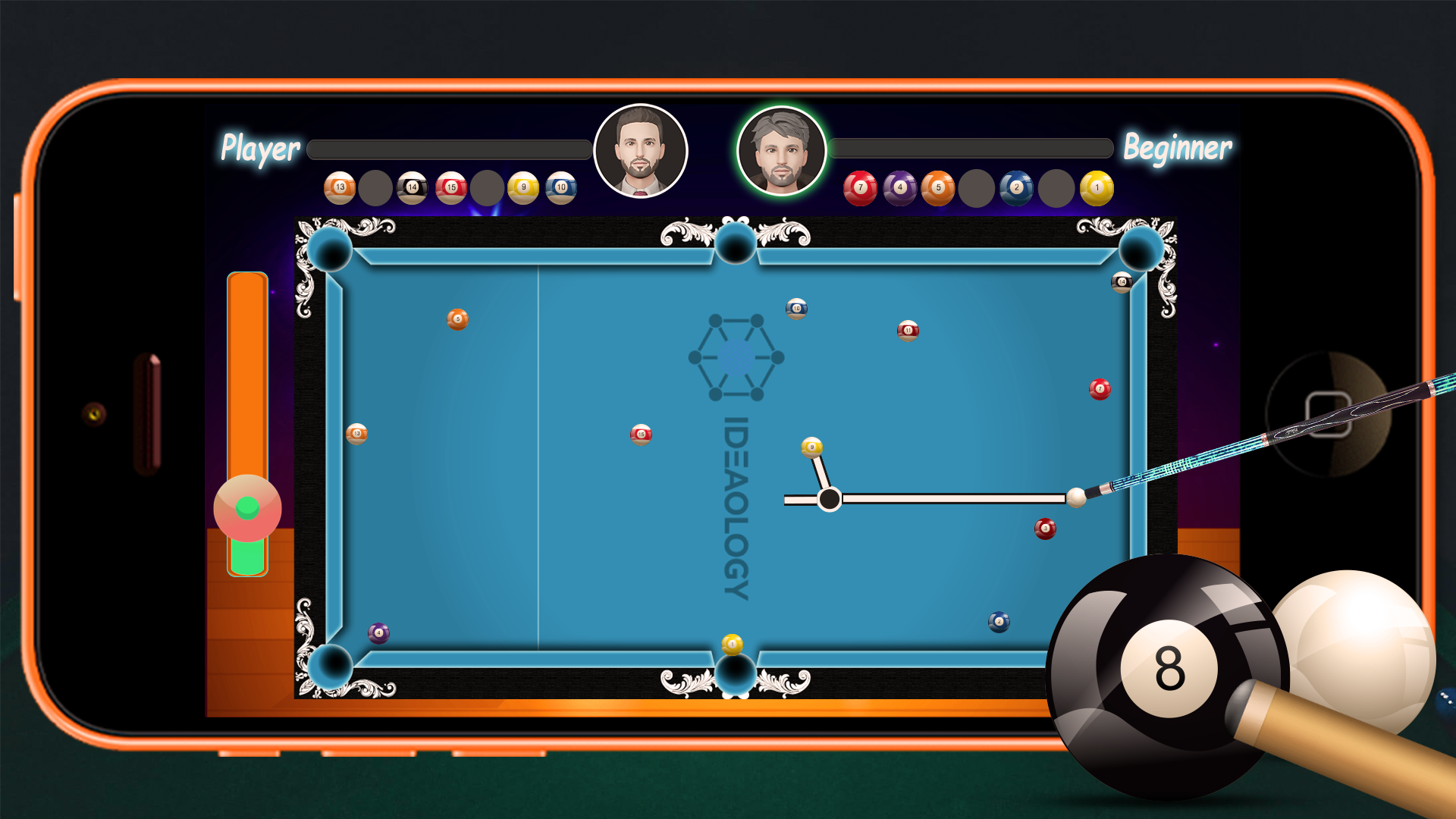Select the 9 ball near the aiming line
Screen dimensions: 1456x819
[x=811, y=448]
